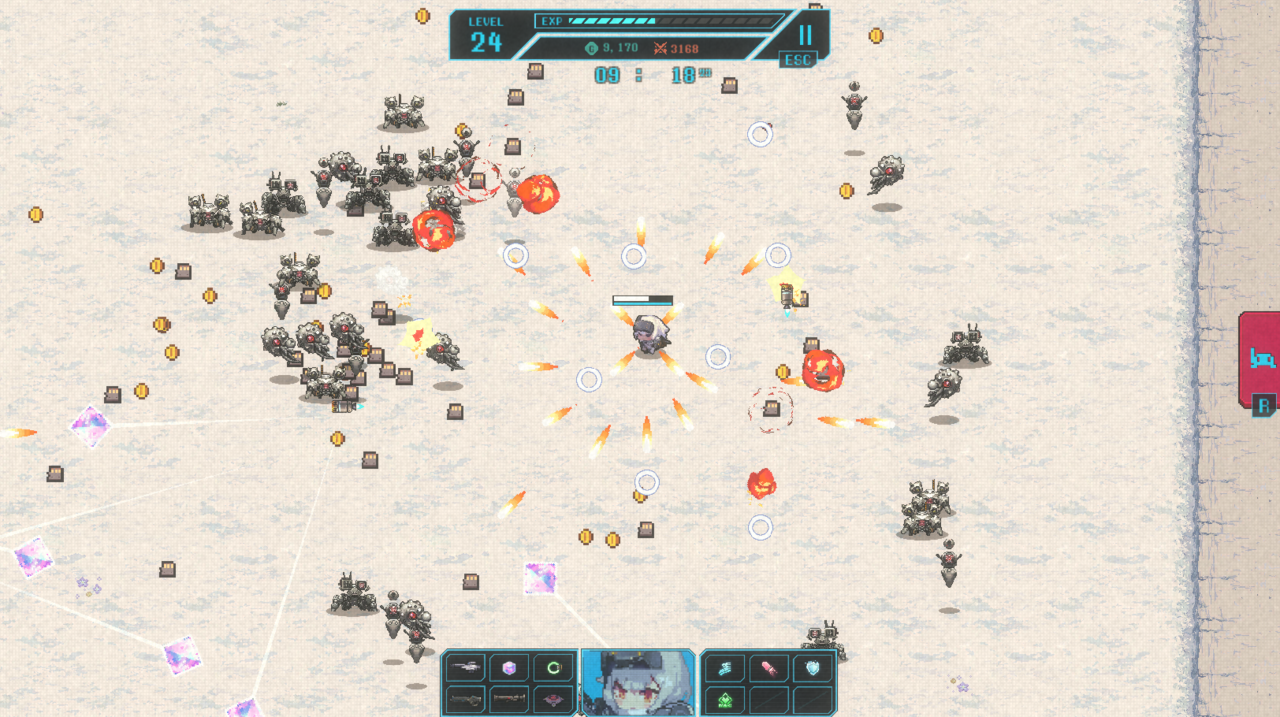Viewport: 1280px width, 717px height.
Task: Select the pink crystal cube weapon slot
Action: 509,667
